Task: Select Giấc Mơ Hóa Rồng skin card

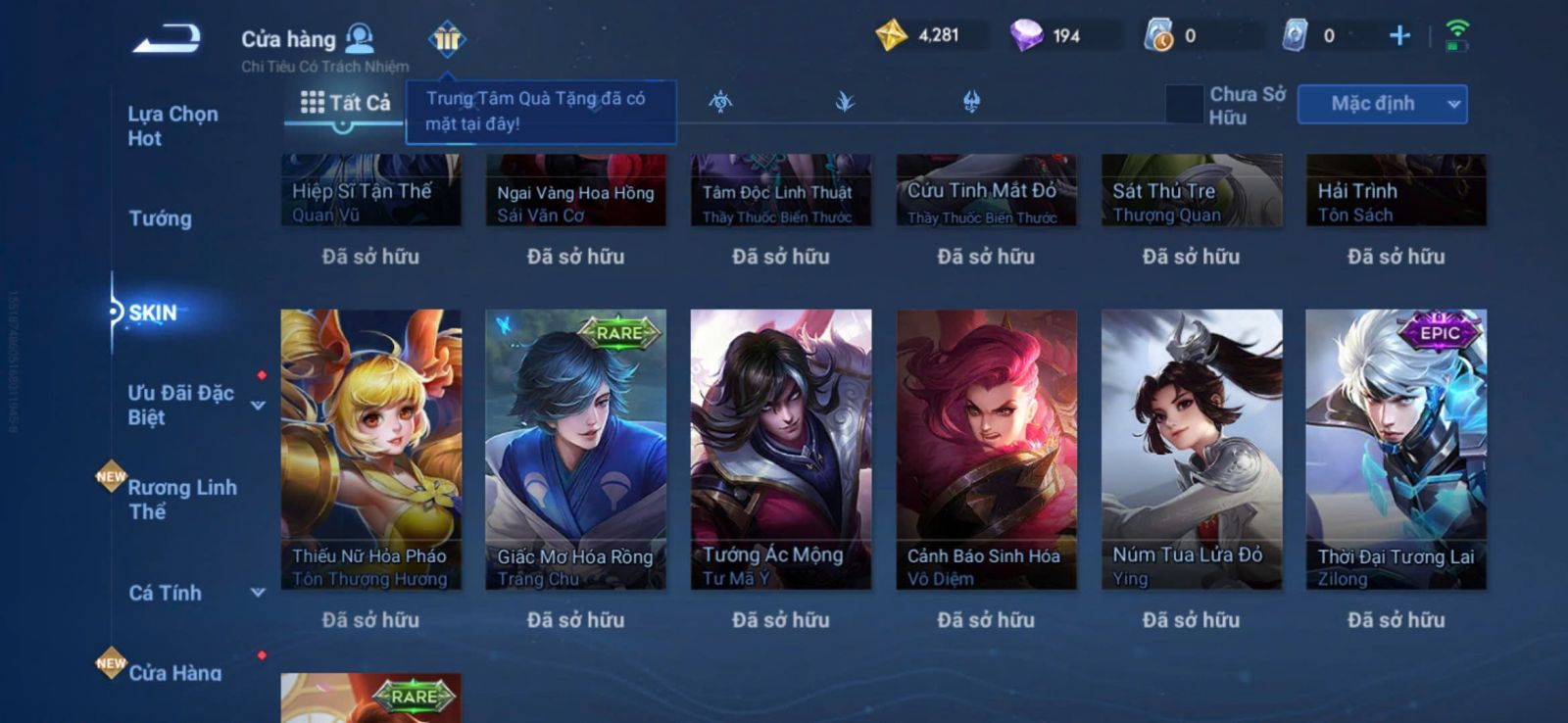Action: (575, 450)
